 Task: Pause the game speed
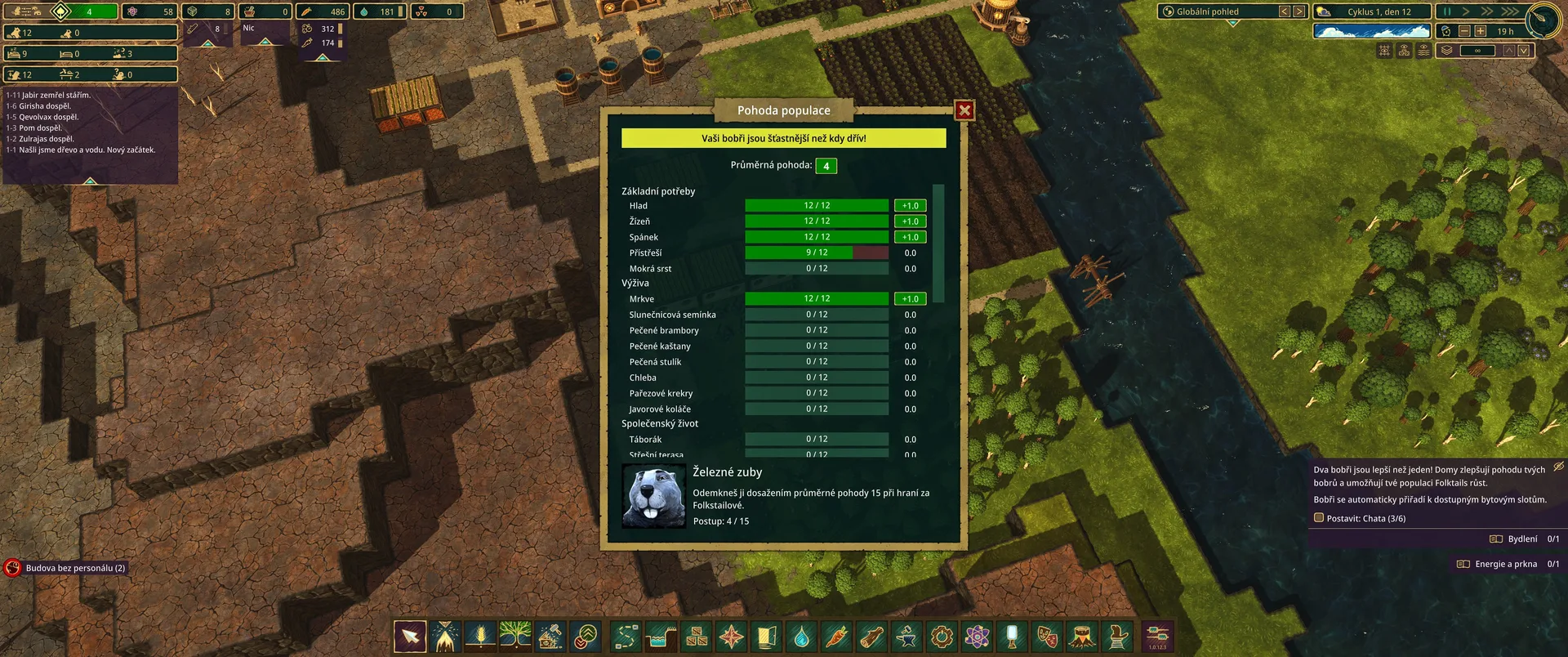pos(1447,11)
